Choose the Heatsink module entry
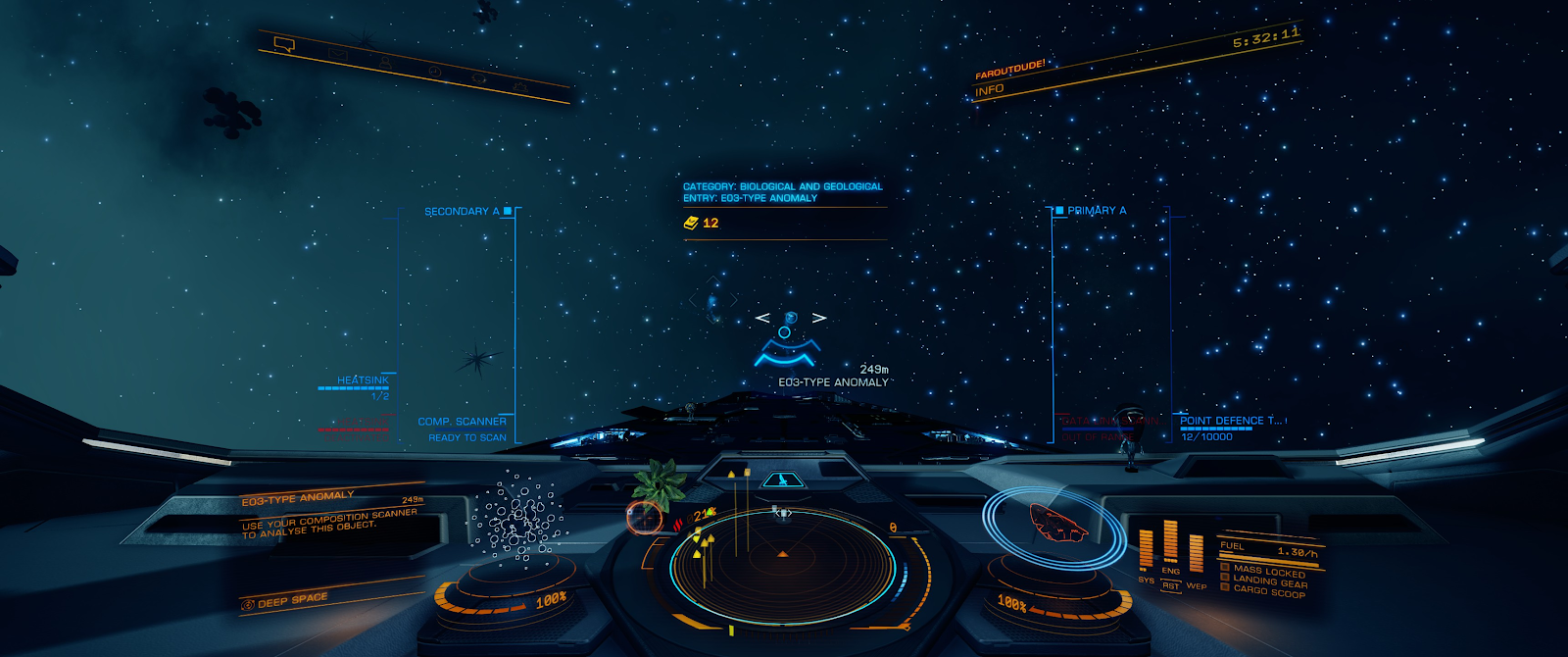This screenshot has width=1568, height=657. point(362,380)
